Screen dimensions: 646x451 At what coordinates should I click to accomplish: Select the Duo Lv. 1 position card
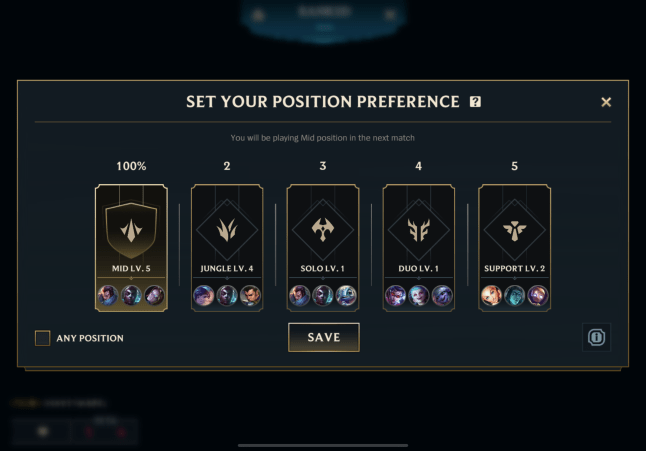tap(419, 245)
